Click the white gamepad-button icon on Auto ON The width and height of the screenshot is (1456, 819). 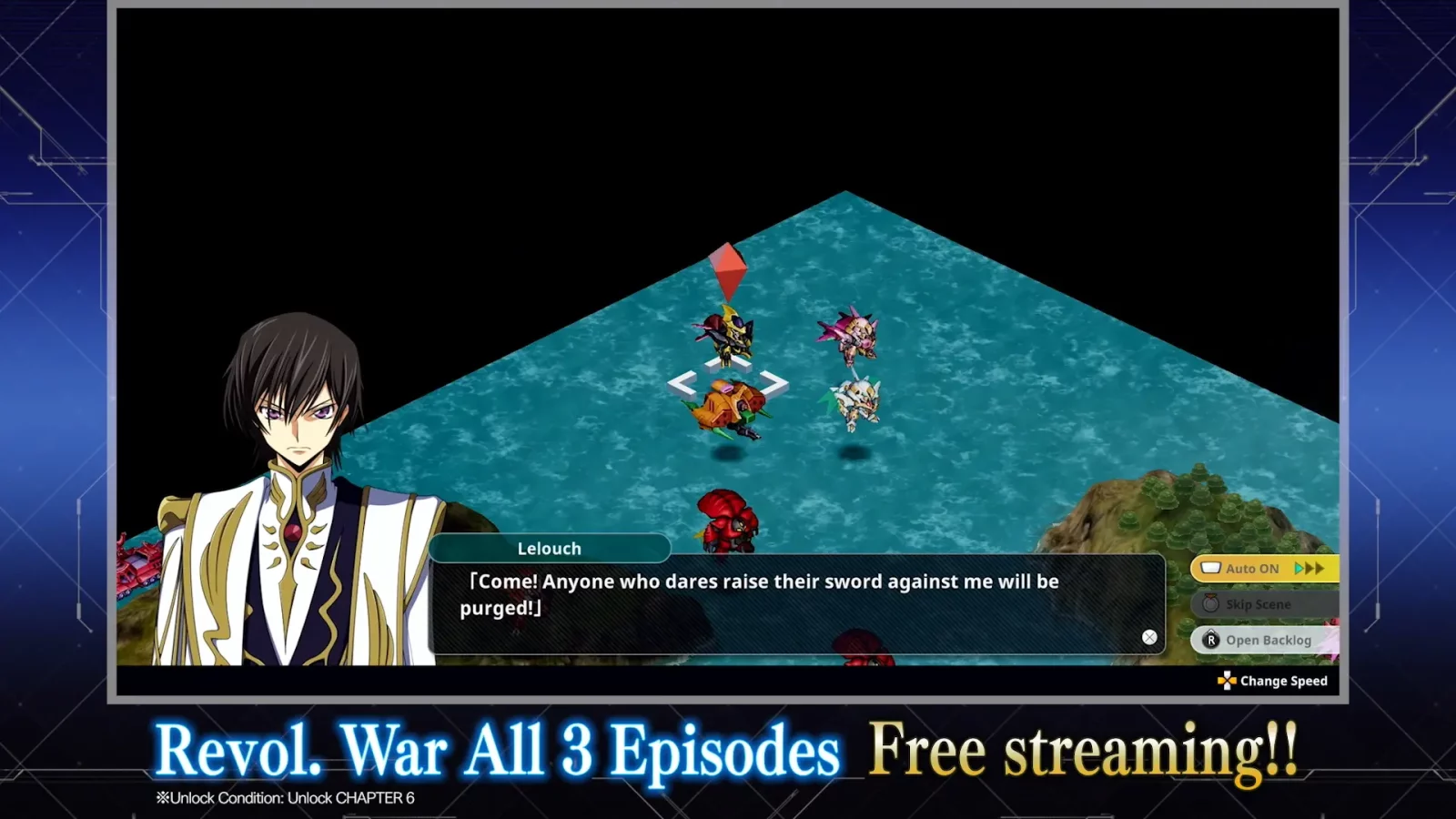[x=1212, y=567]
